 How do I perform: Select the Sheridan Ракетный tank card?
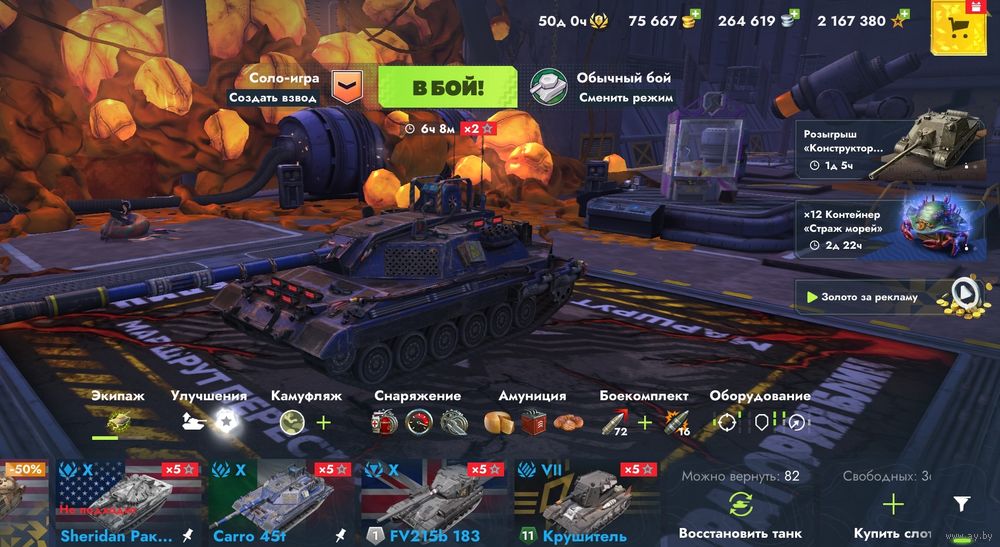point(126,502)
